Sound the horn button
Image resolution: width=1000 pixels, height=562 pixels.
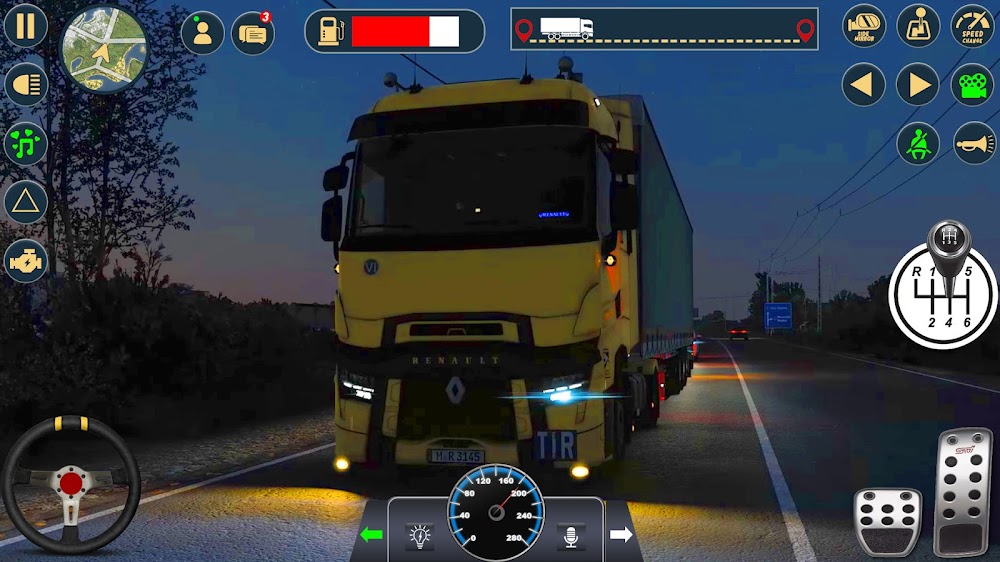coord(974,144)
